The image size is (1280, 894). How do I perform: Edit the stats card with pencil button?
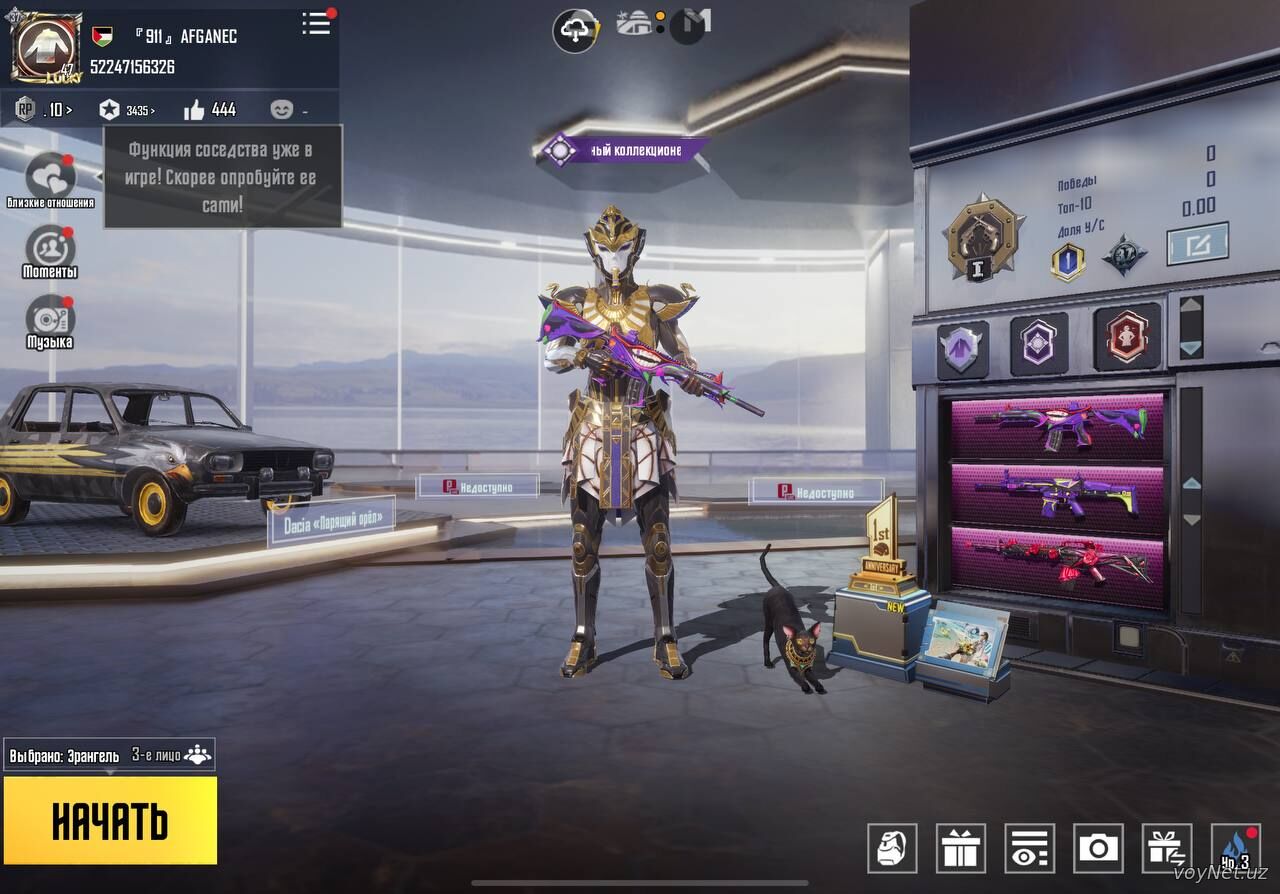pos(1197,243)
